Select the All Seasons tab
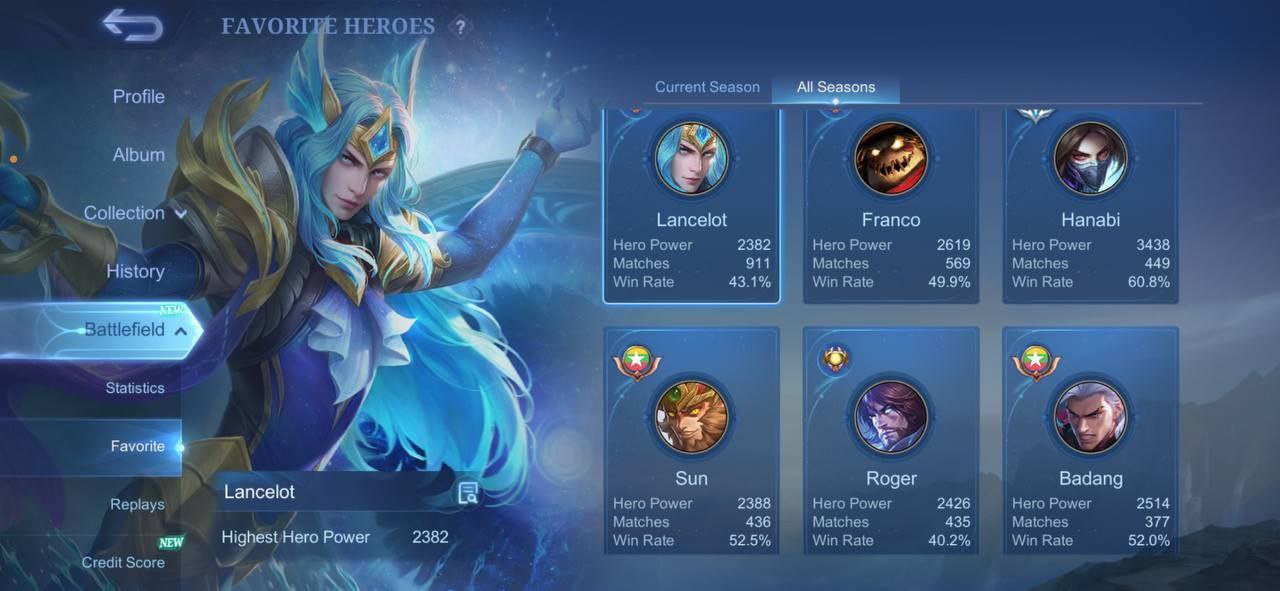This screenshot has height=591, width=1280. (x=835, y=87)
